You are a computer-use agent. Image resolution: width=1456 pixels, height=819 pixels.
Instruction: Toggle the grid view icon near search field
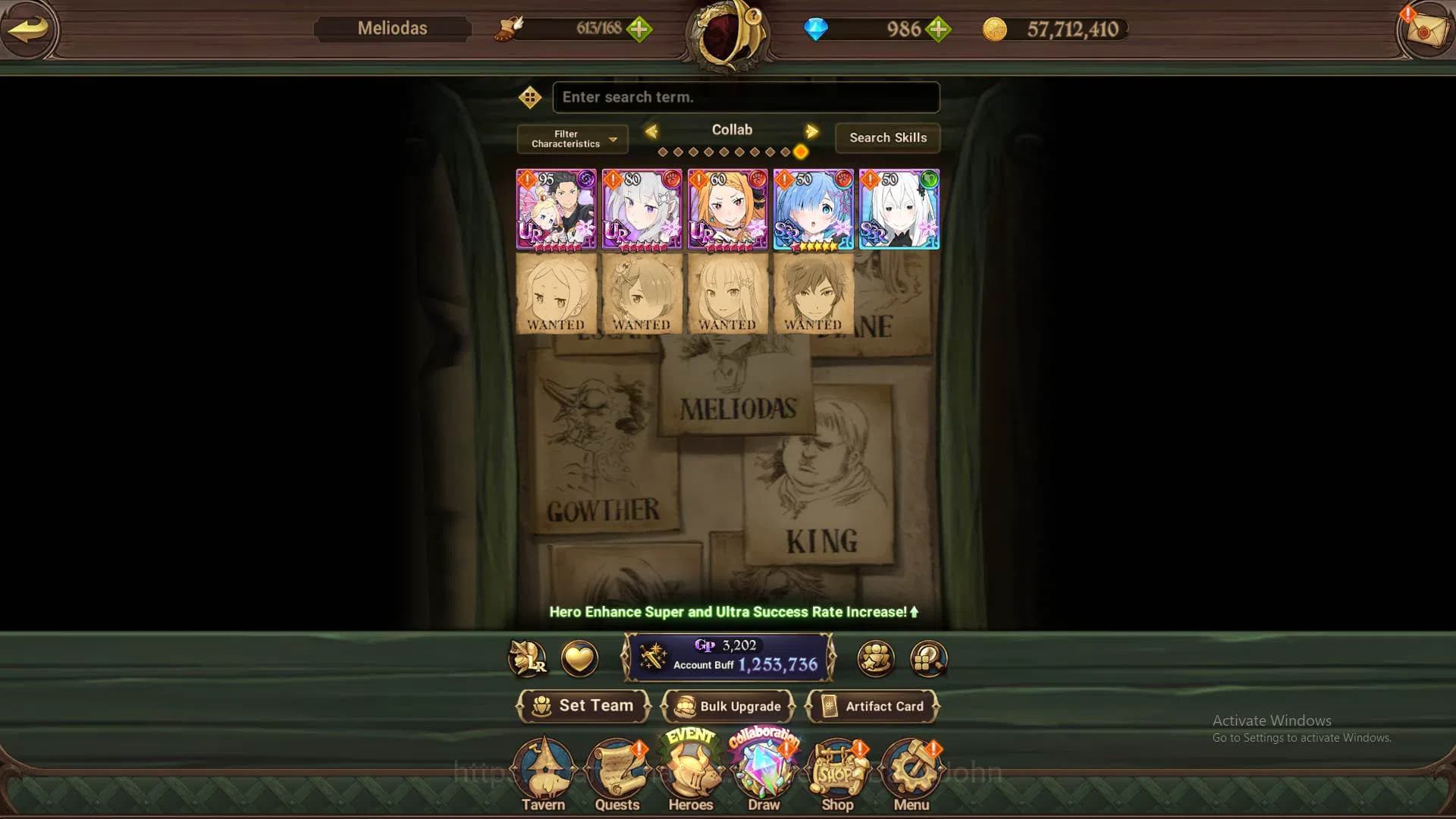pyautogui.click(x=530, y=97)
